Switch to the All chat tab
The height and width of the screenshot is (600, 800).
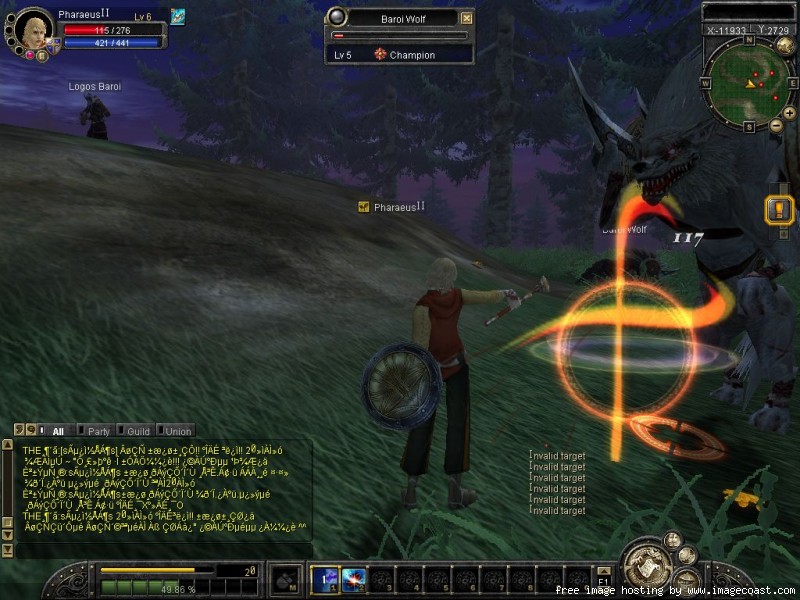click(x=57, y=431)
